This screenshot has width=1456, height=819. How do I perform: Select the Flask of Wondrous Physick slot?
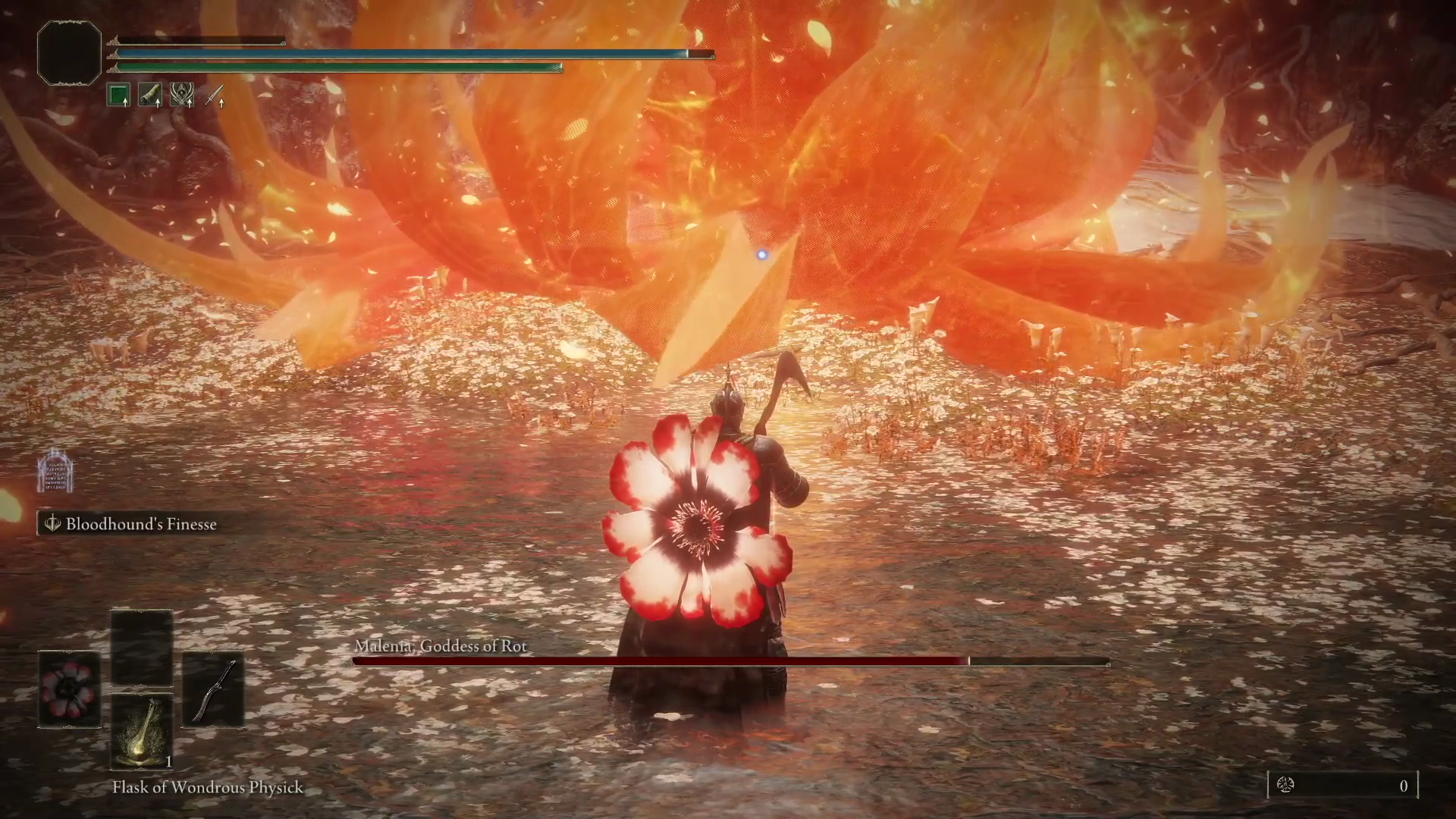click(142, 732)
